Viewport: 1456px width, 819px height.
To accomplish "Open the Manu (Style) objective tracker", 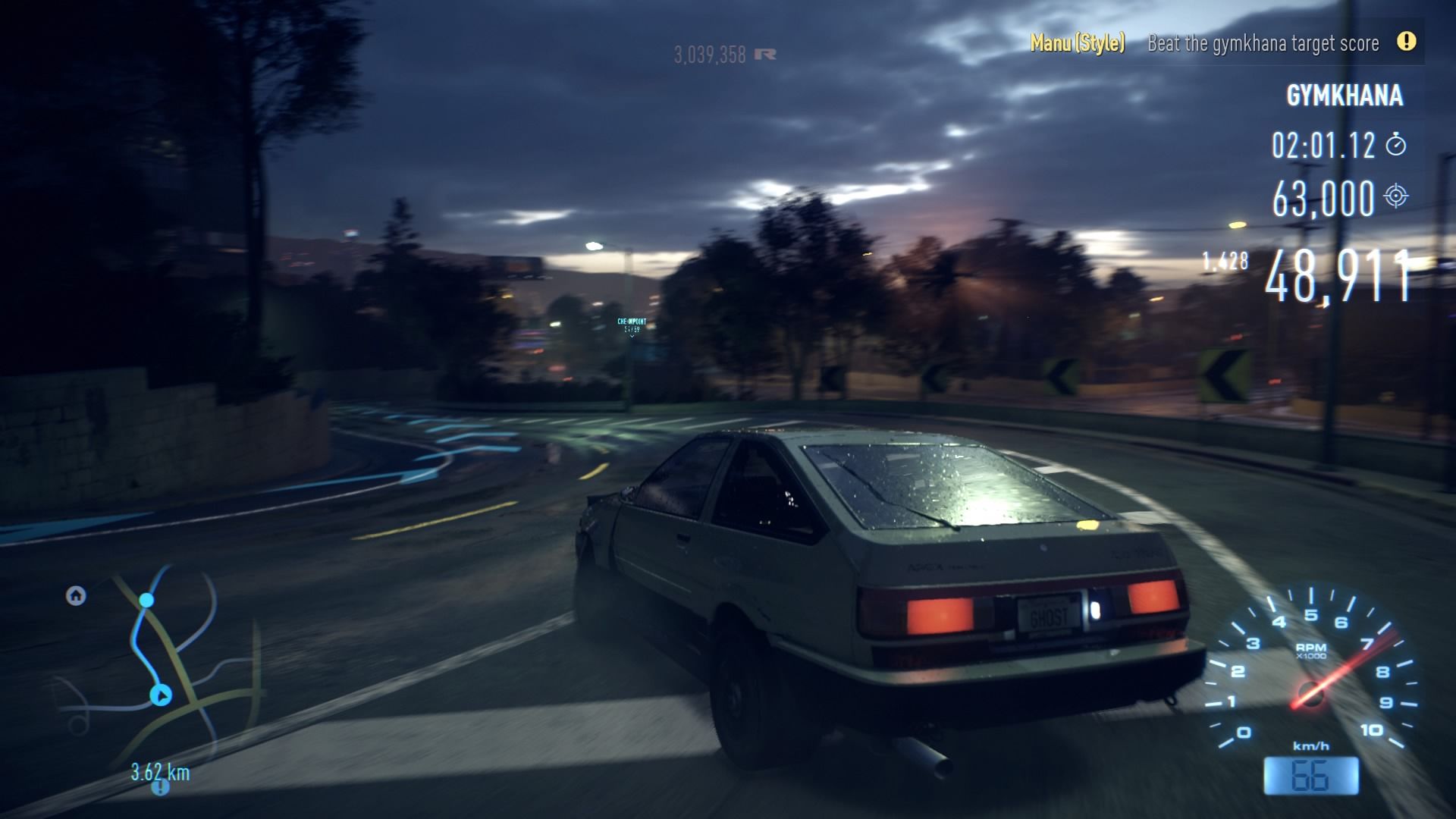I will point(1077,42).
